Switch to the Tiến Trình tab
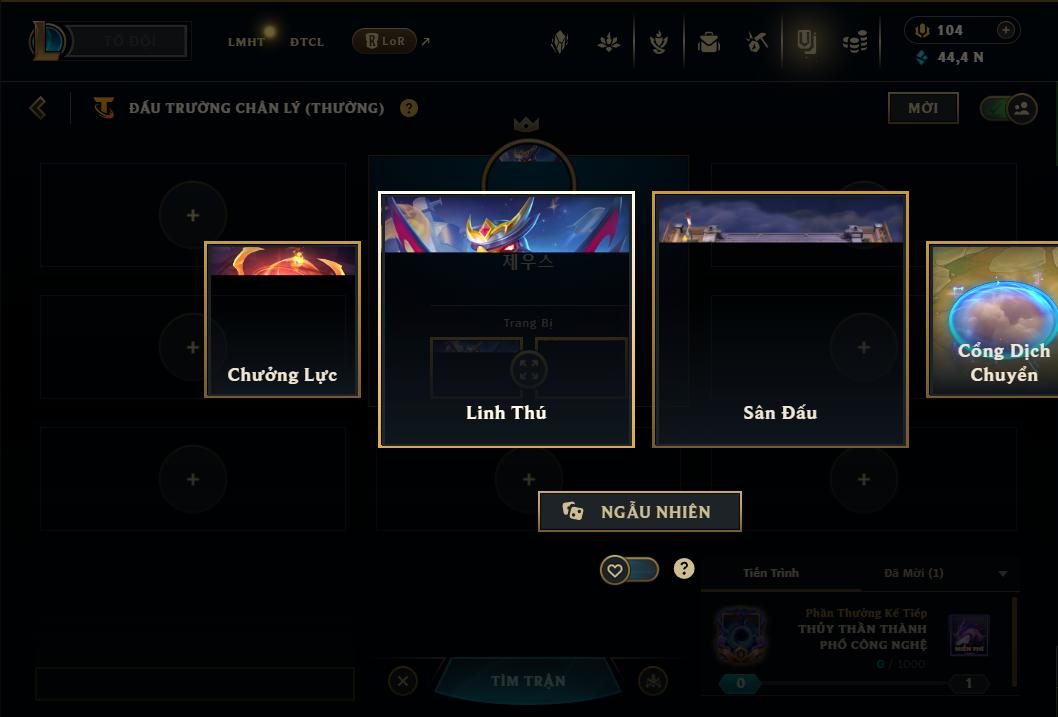The height and width of the screenshot is (717, 1058). coord(771,573)
